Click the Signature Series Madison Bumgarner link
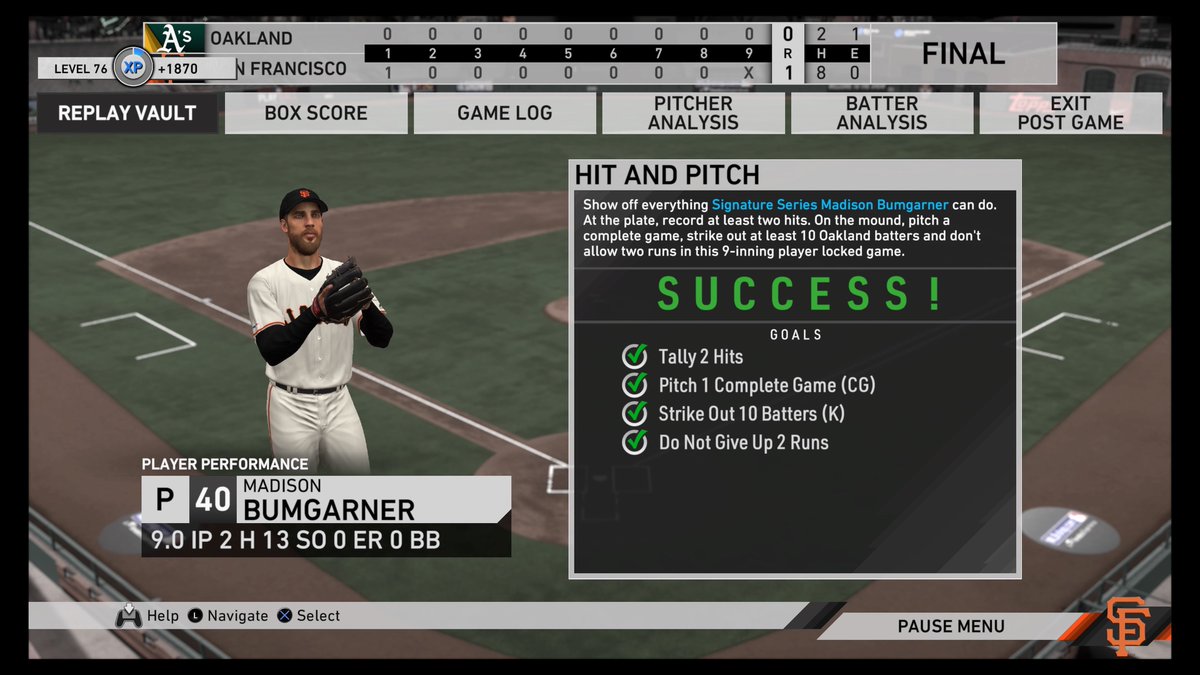This screenshot has height=675, width=1200. 829,205
